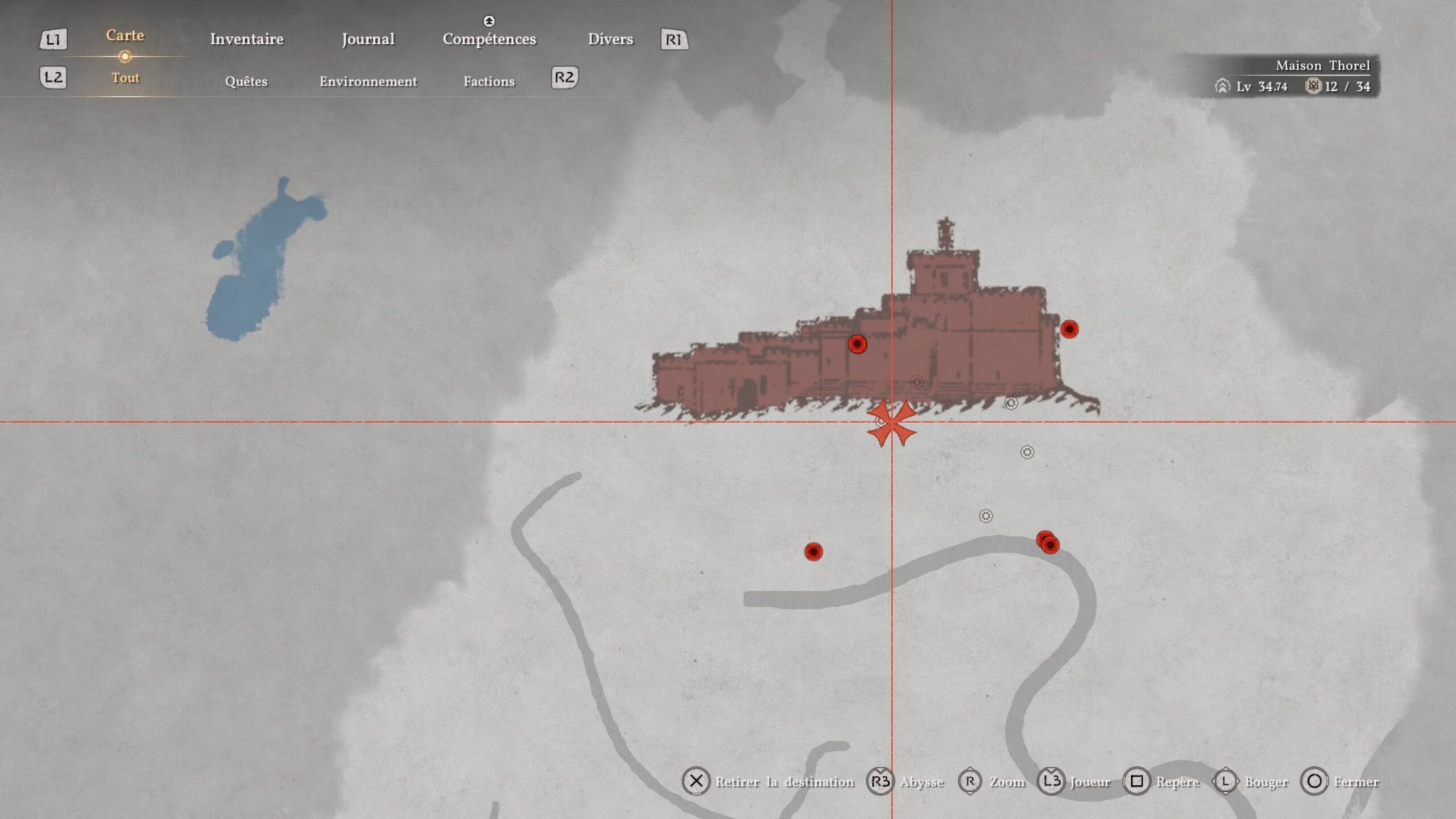This screenshot has width=1456, height=819.
Task: Open the Inventaire tab
Action: tap(246, 39)
